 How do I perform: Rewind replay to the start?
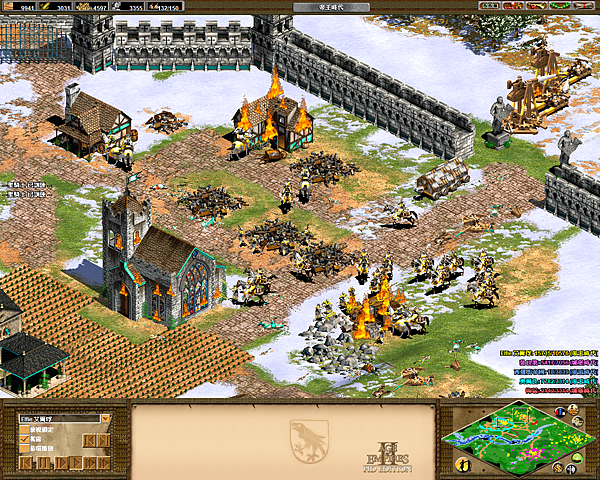coord(26,463)
